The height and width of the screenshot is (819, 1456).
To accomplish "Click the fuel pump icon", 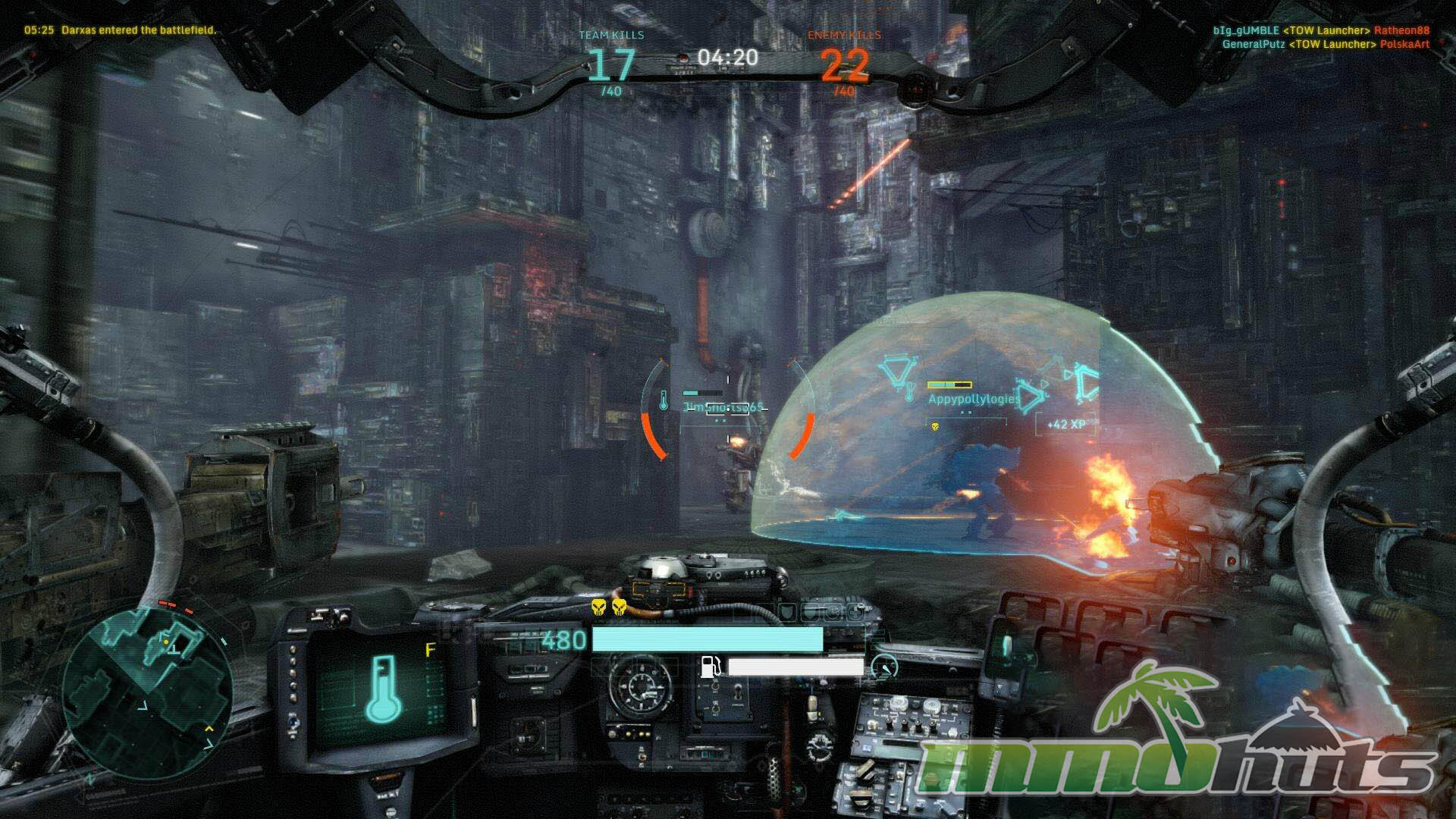I will [x=711, y=667].
